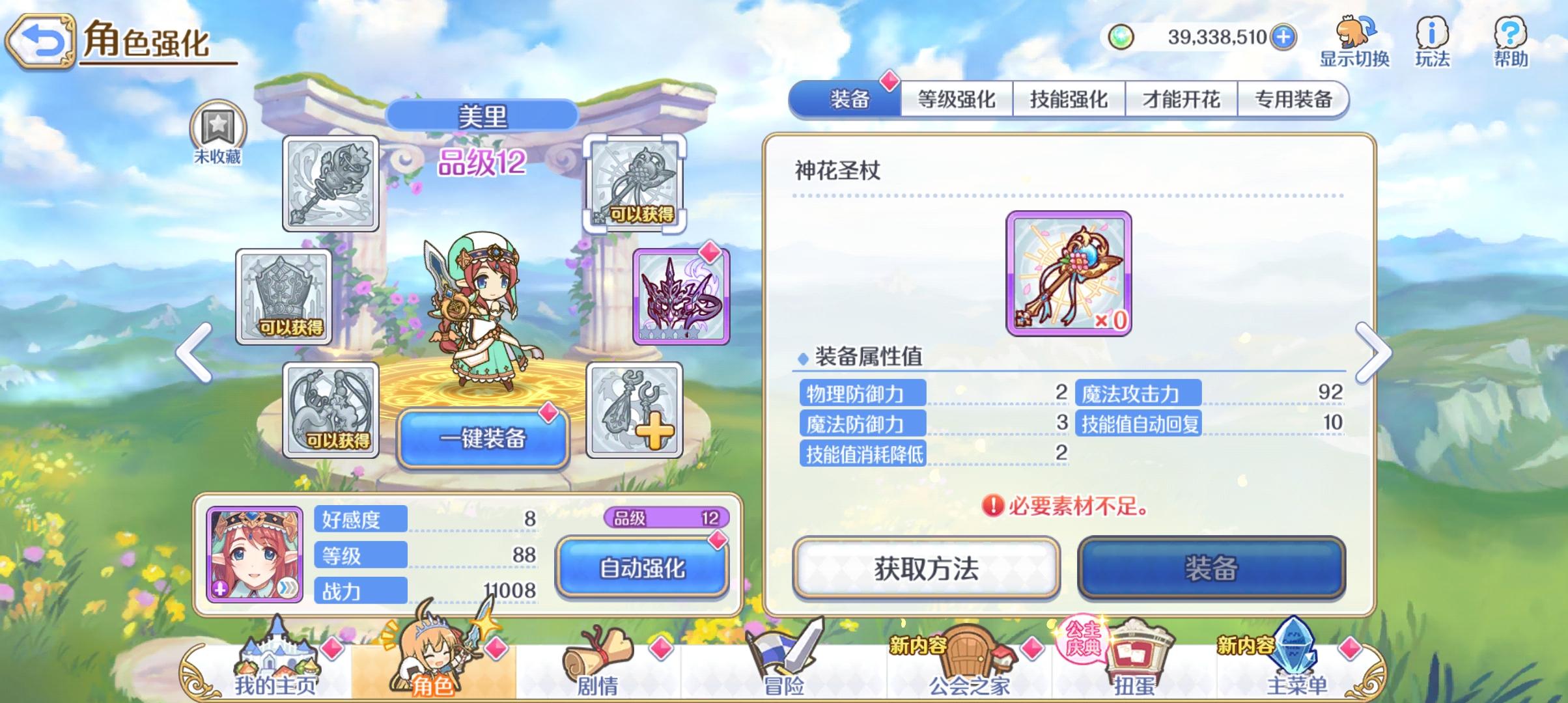Click 美里's character portrait thumbnail
The height and width of the screenshot is (703, 1568).
point(255,556)
